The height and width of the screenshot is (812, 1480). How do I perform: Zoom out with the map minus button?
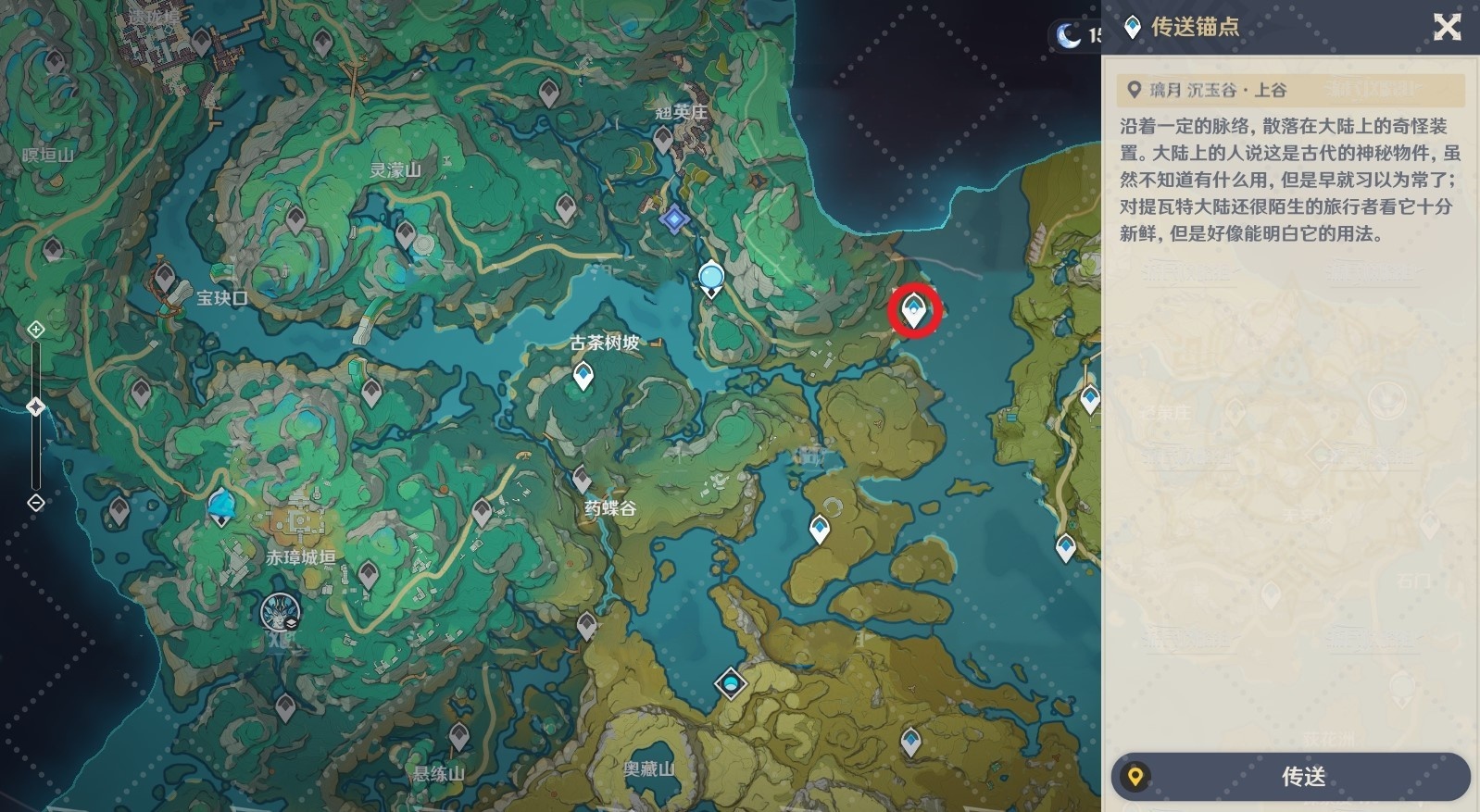point(36,503)
